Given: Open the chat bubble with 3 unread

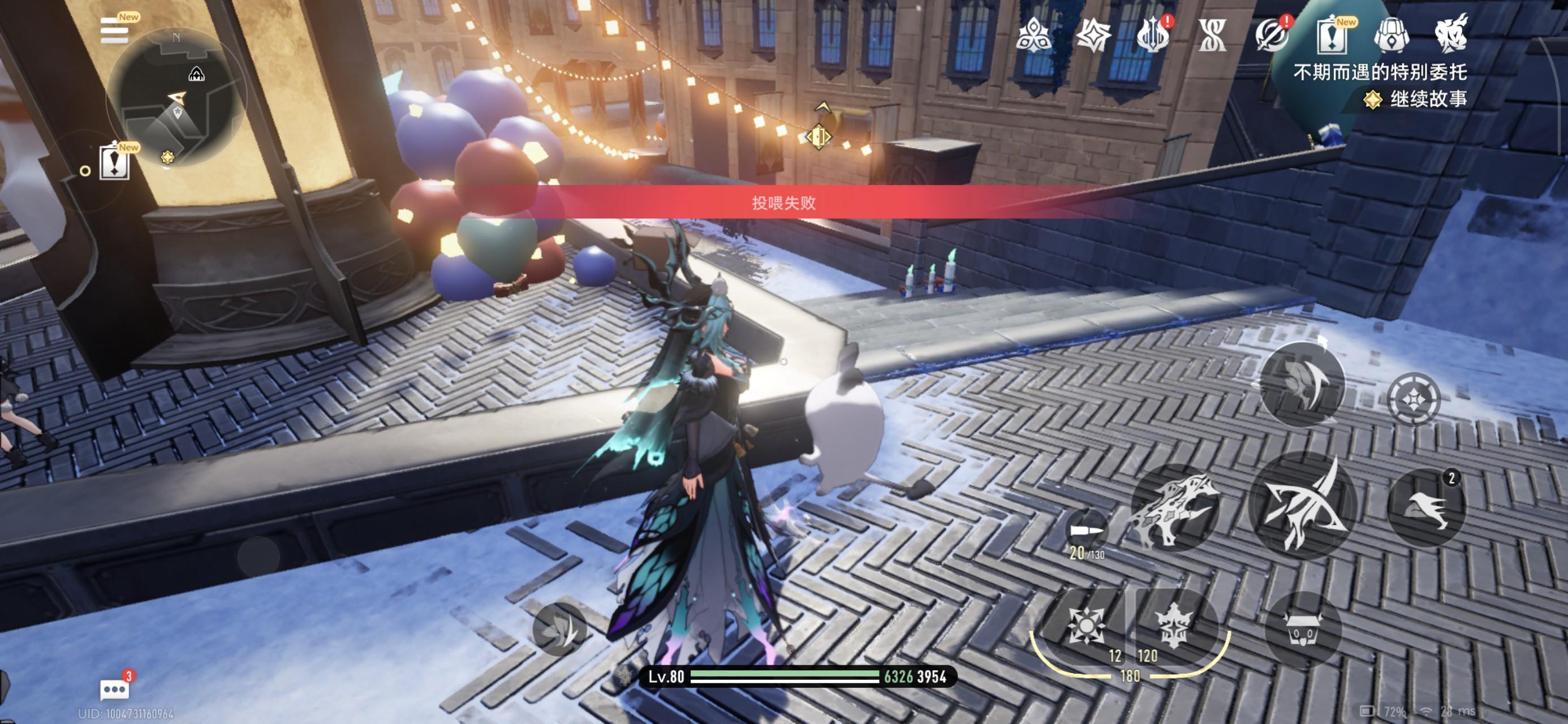Looking at the screenshot, I should 114,689.
